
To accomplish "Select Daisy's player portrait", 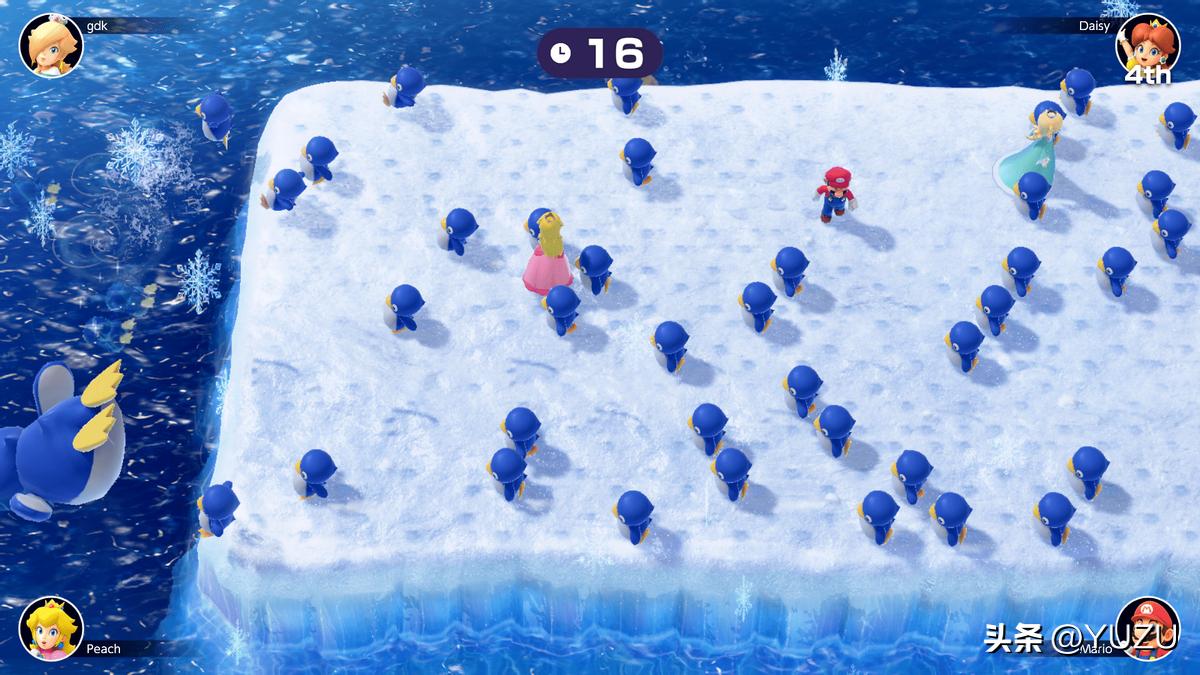I will tap(1147, 45).
